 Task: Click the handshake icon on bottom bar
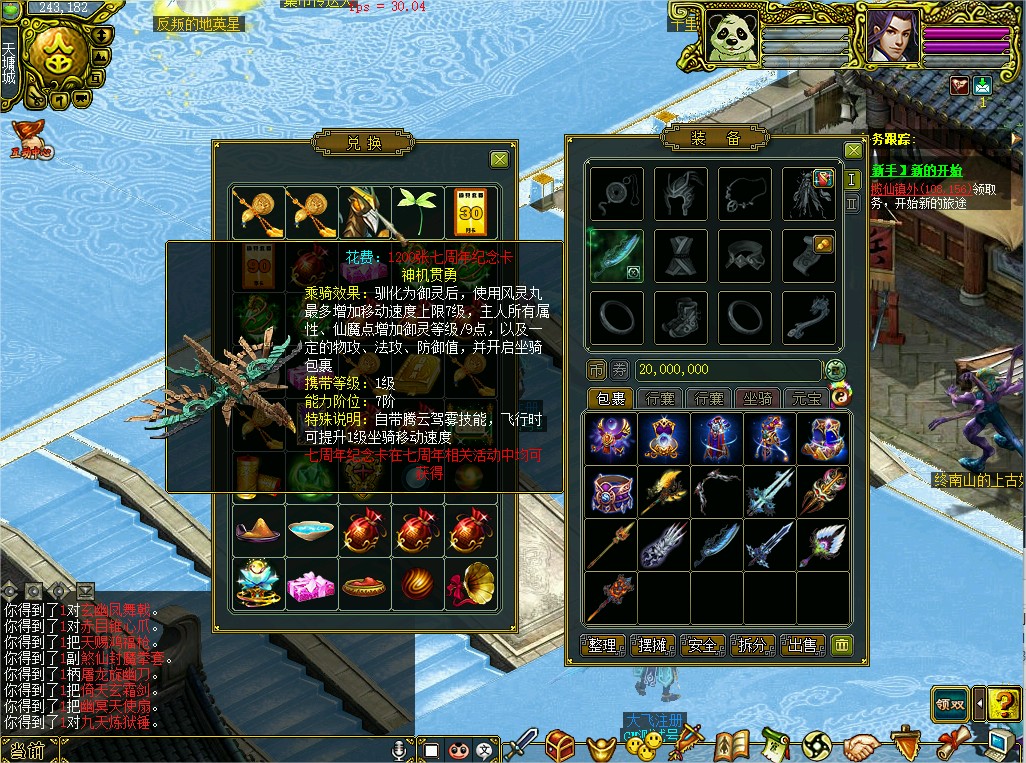[860, 746]
